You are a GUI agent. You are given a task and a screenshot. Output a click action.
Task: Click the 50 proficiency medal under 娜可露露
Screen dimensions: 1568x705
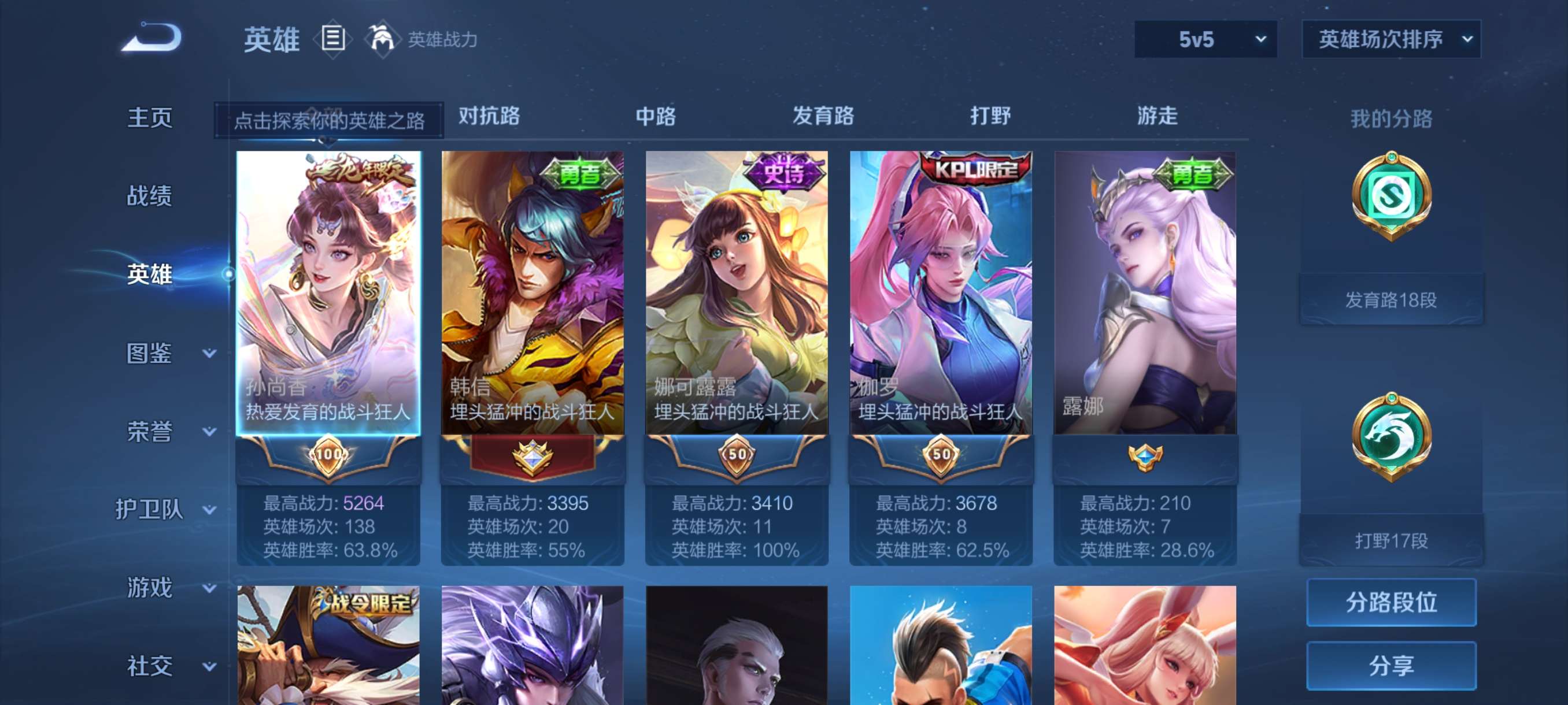tap(737, 456)
